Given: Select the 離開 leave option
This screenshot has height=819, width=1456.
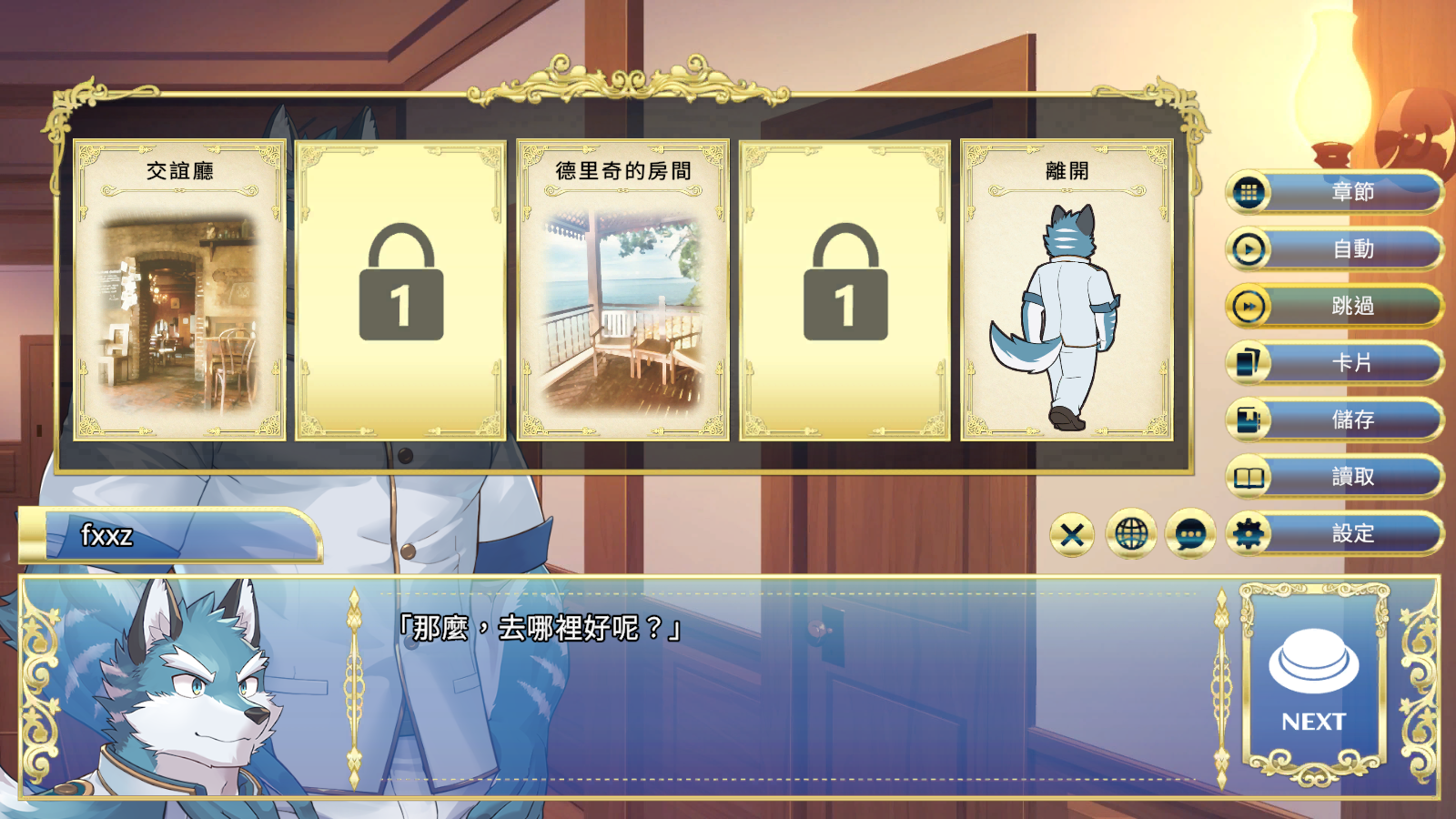Looking at the screenshot, I should [x=1069, y=289].
